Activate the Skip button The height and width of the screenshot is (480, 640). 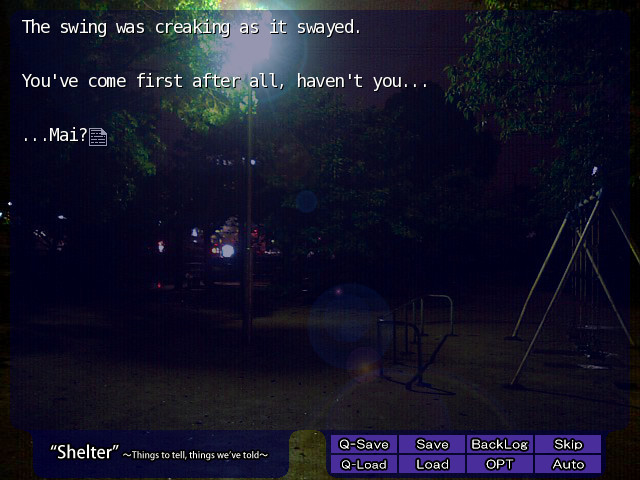point(568,444)
